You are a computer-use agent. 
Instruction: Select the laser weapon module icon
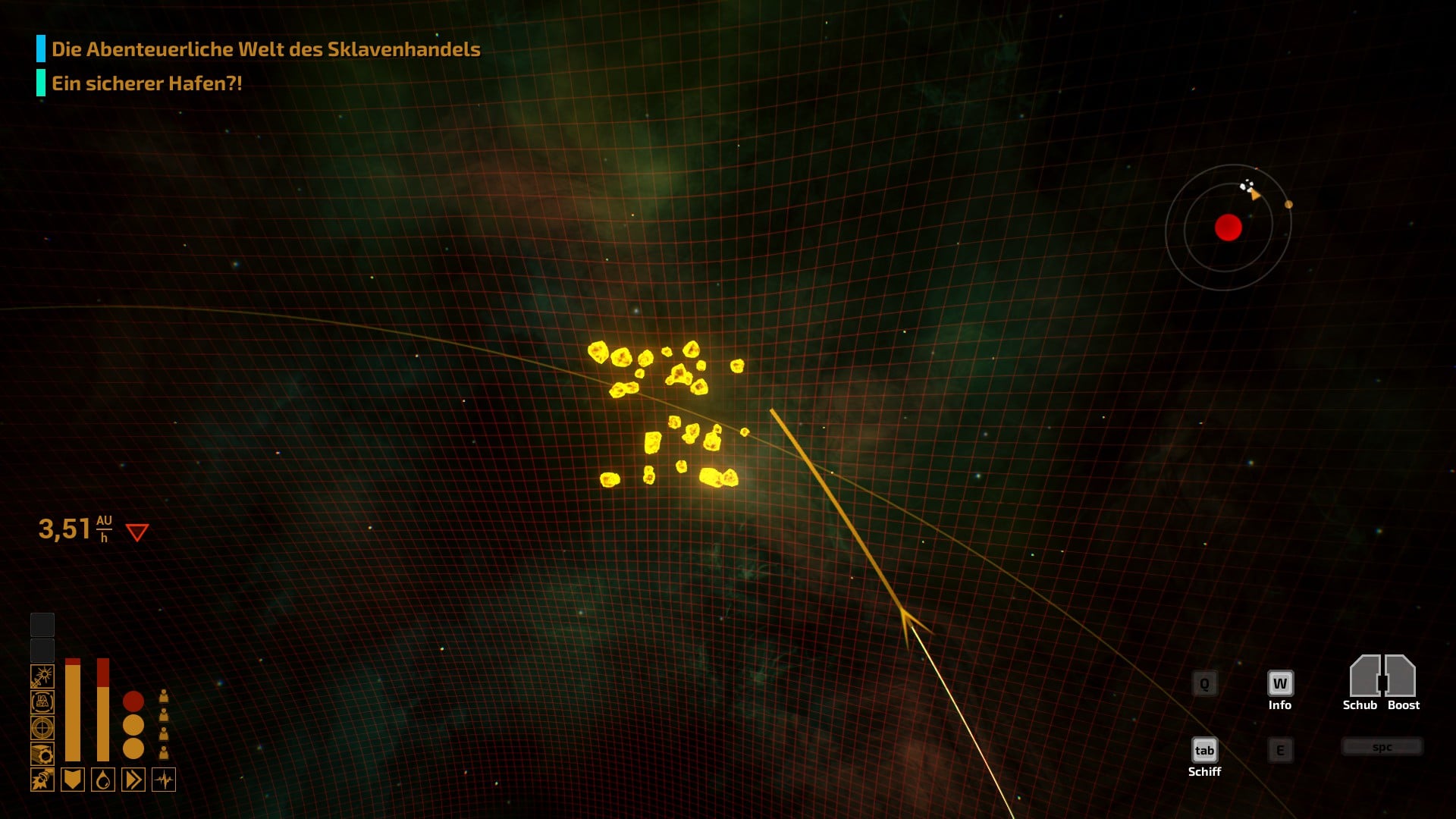pyautogui.click(x=42, y=676)
